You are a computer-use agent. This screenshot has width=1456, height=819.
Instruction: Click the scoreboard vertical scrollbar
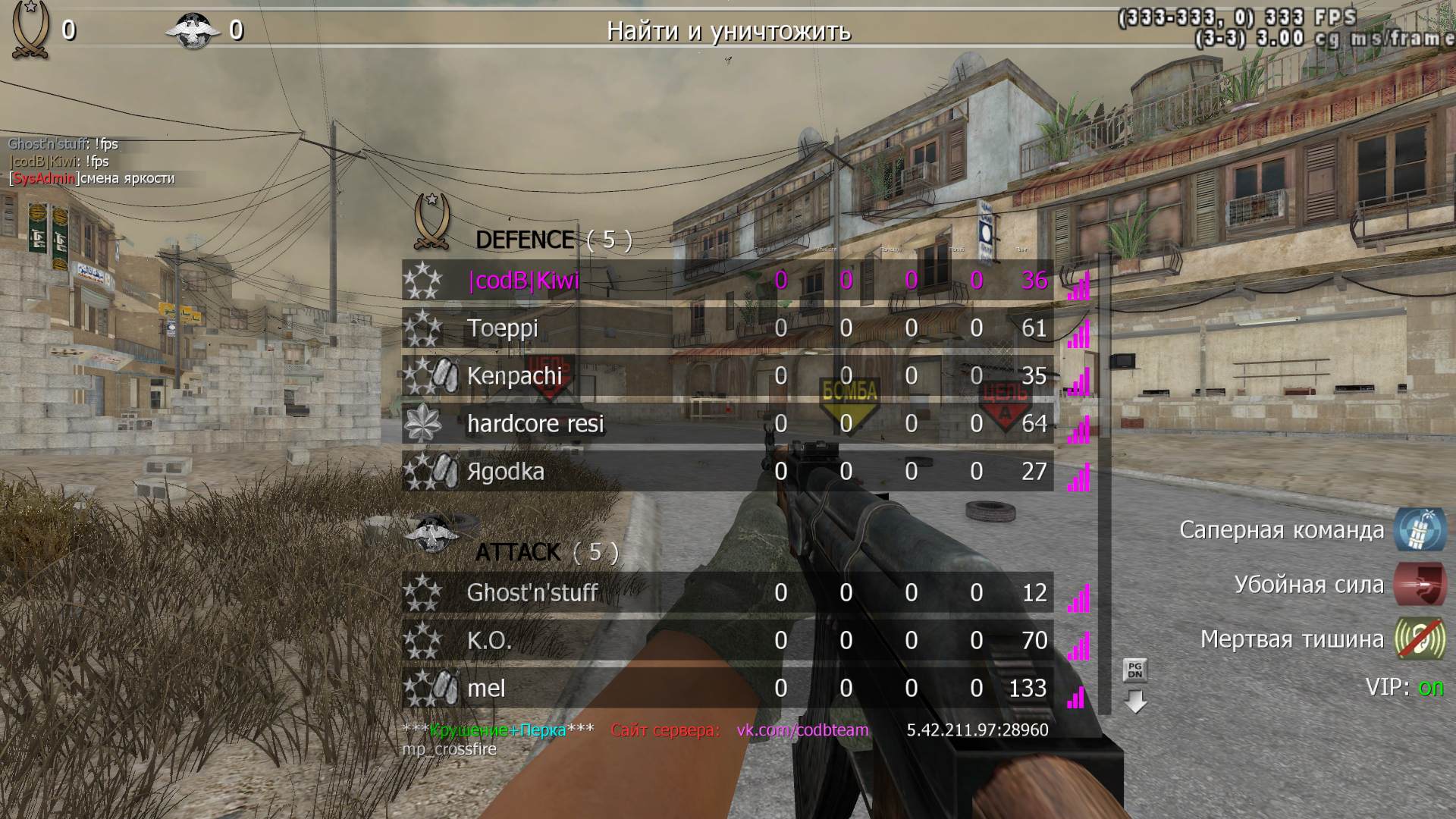coord(1104,485)
